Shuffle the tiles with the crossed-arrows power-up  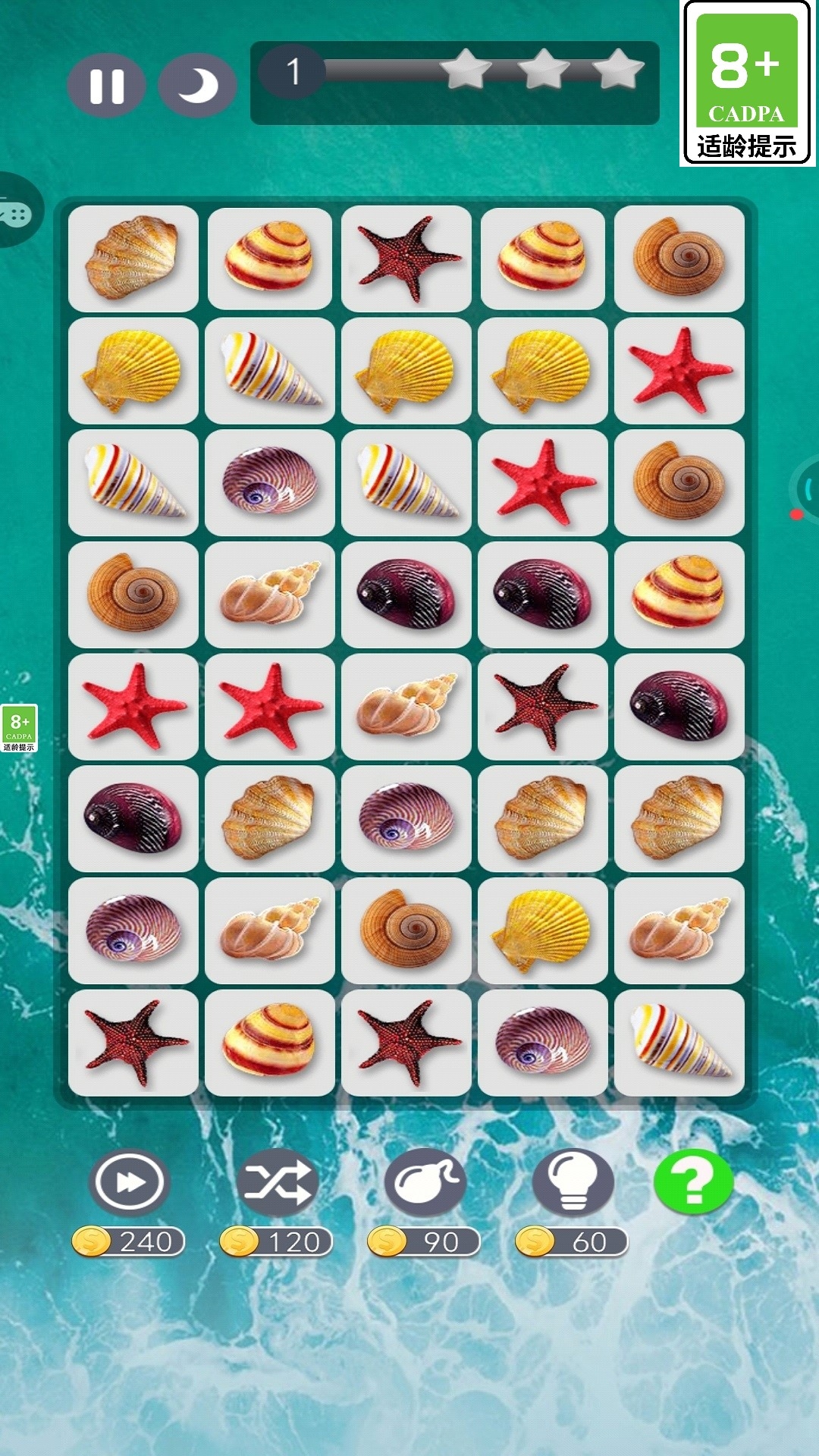pyautogui.click(x=277, y=1181)
